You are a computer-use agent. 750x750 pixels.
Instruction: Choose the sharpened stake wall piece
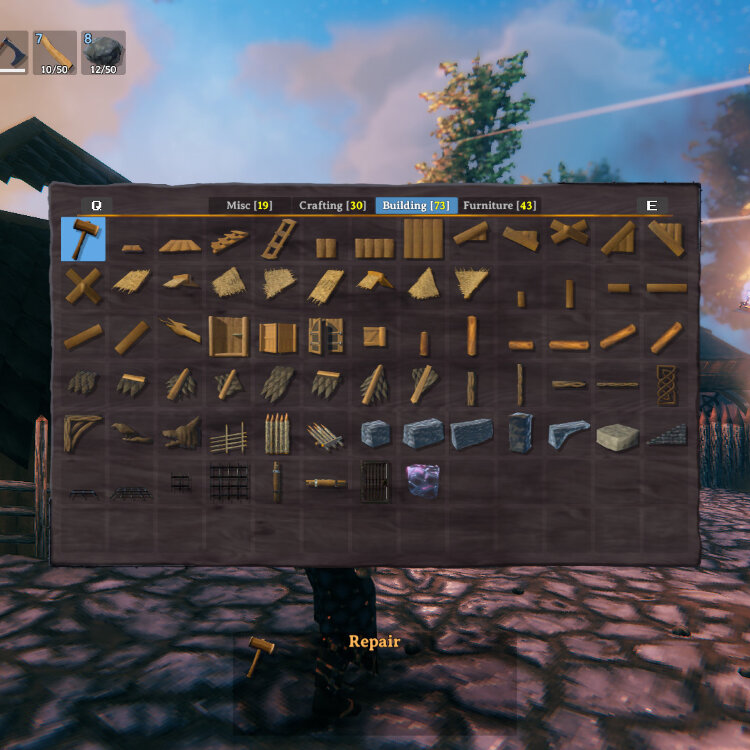[x=278, y=434]
